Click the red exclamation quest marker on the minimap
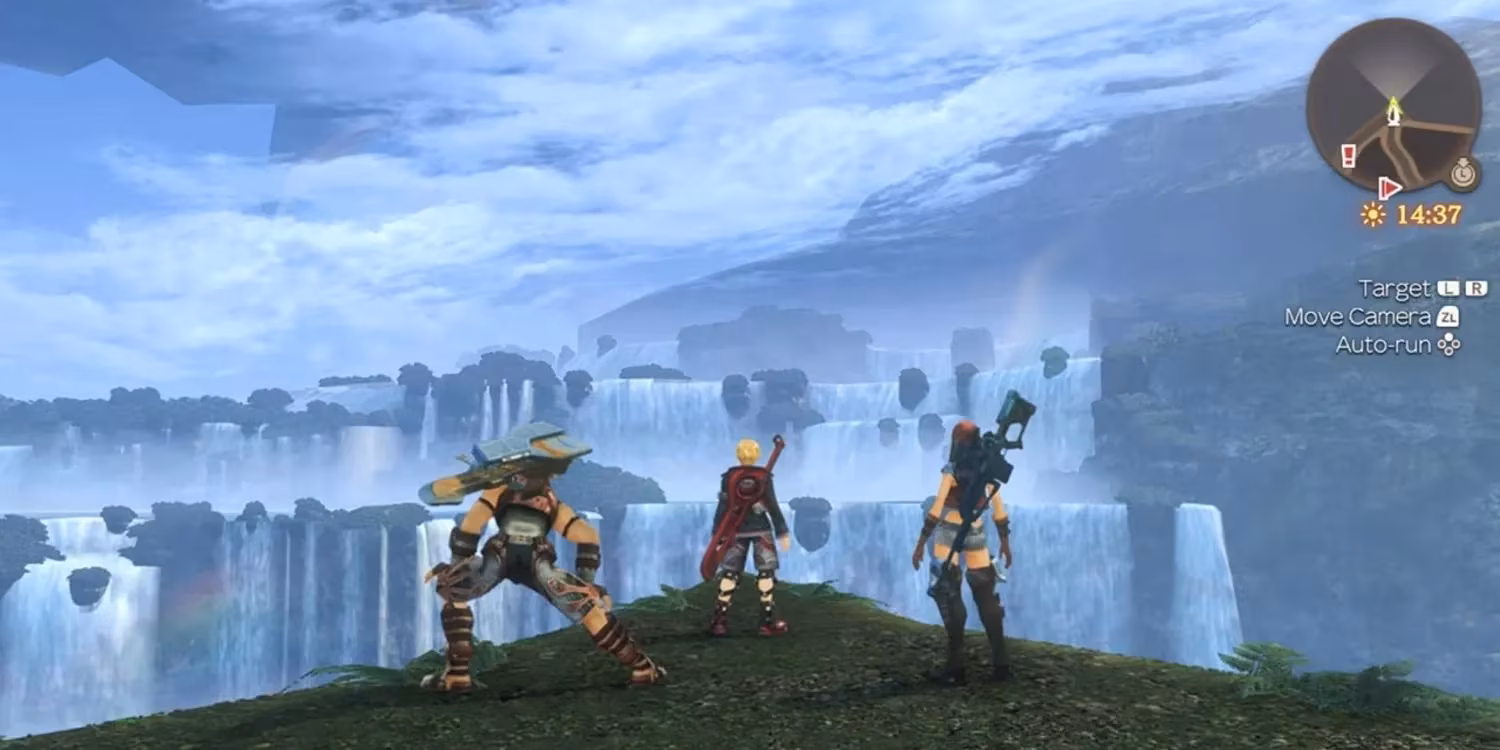Viewport: 1500px width, 750px height. click(1347, 155)
